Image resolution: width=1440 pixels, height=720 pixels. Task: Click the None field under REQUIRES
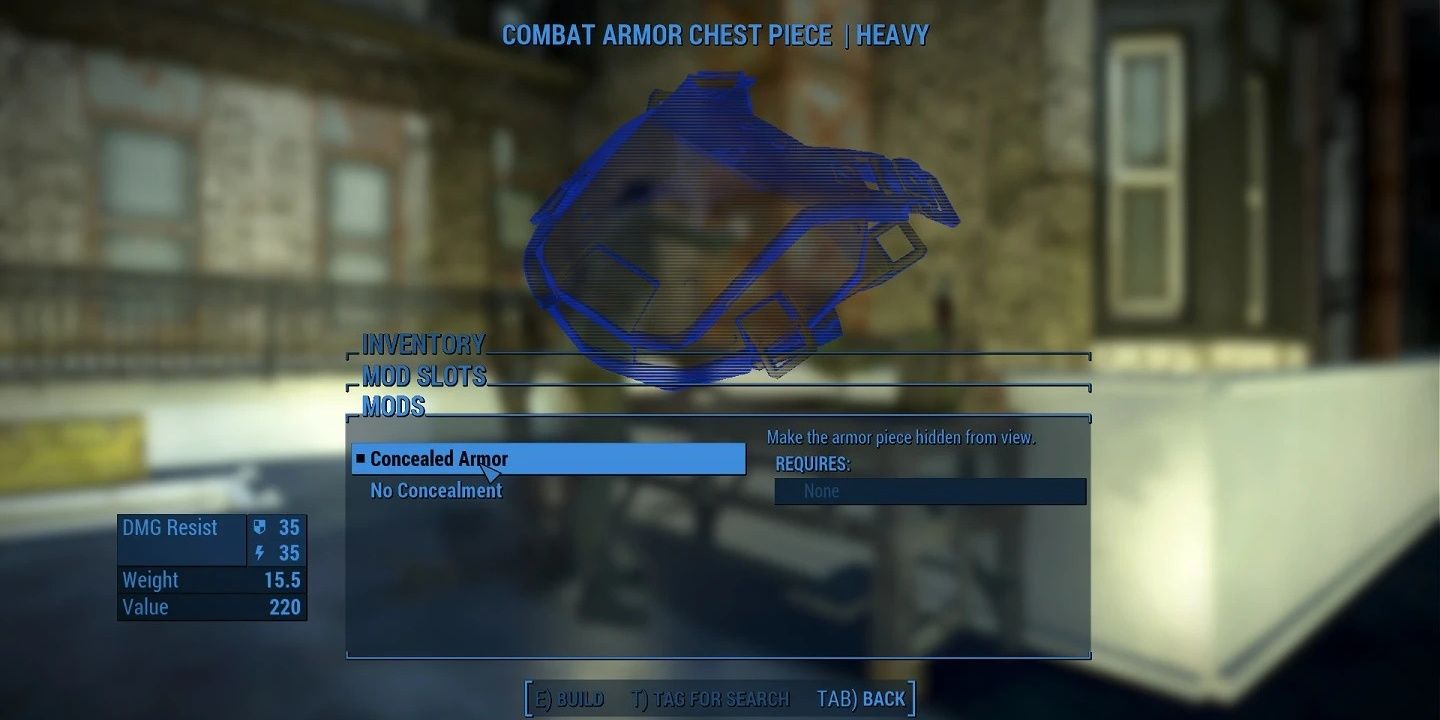[x=930, y=491]
